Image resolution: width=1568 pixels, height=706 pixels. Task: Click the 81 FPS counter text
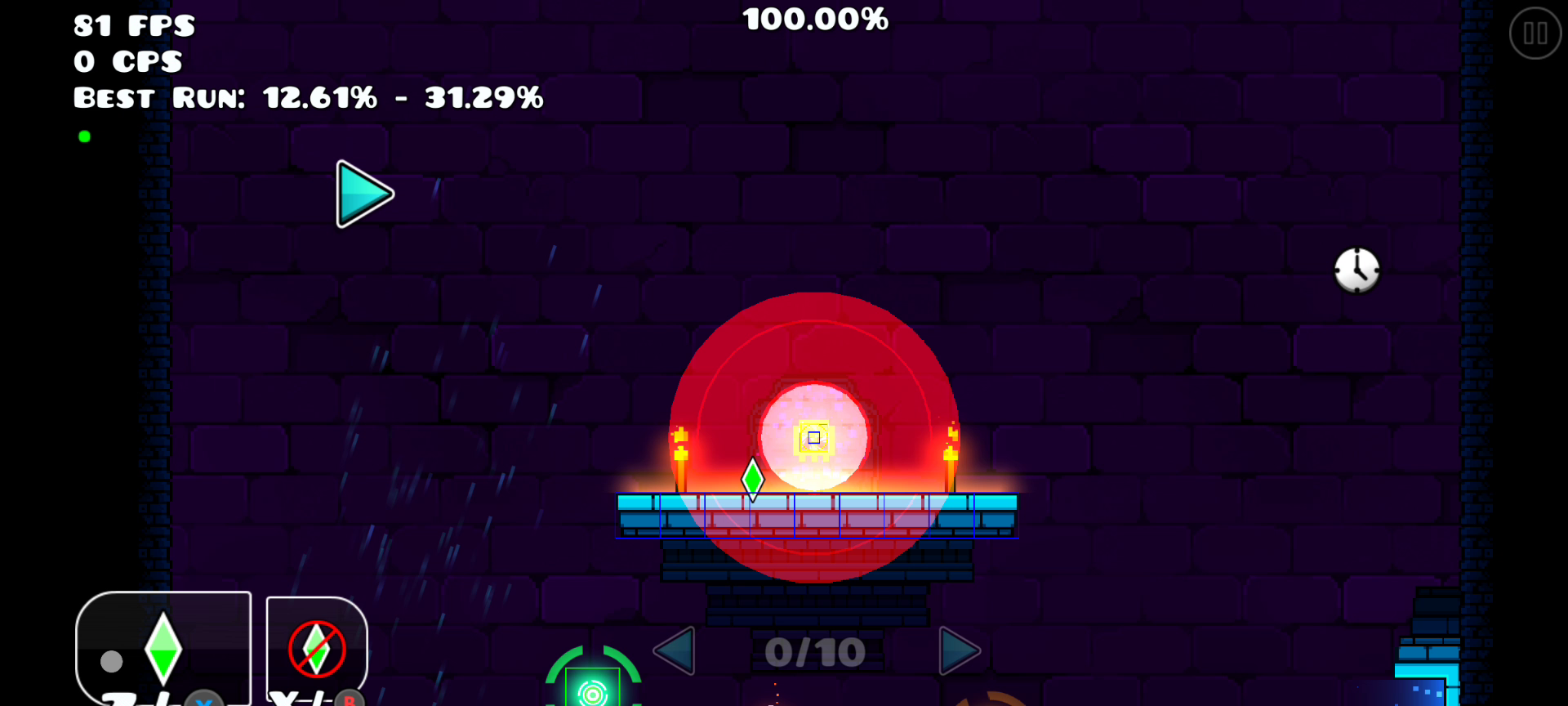[x=133, y=26]
